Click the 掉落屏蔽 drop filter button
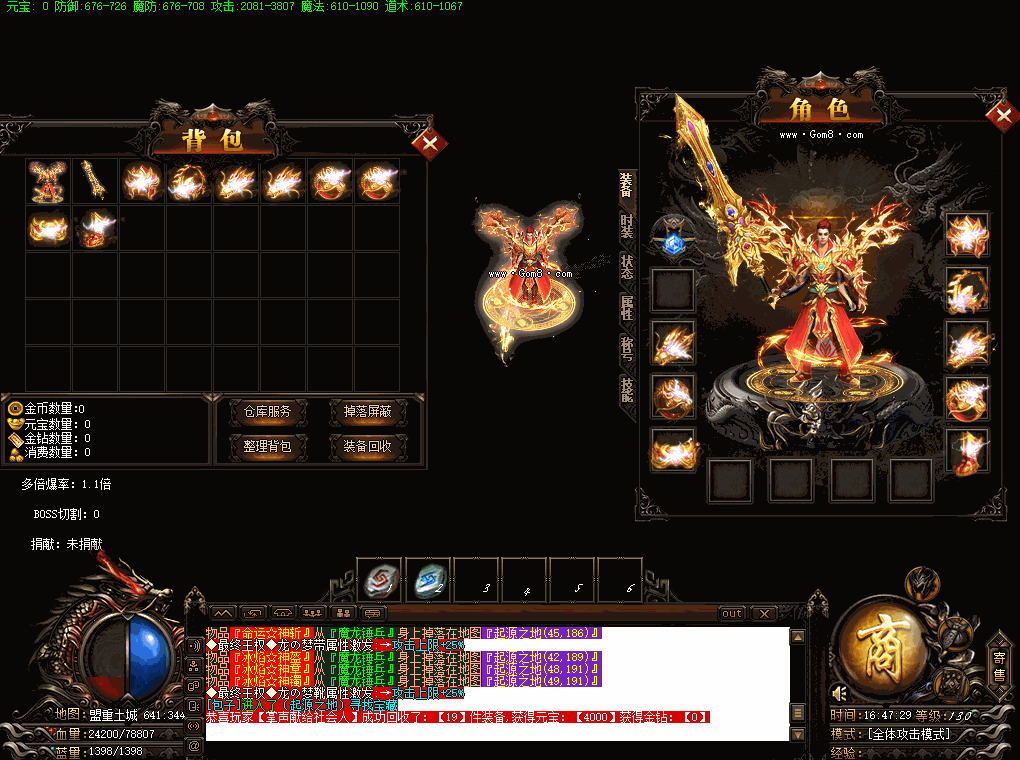Viewport: 1020px width, 760px height. click(367, 411)
